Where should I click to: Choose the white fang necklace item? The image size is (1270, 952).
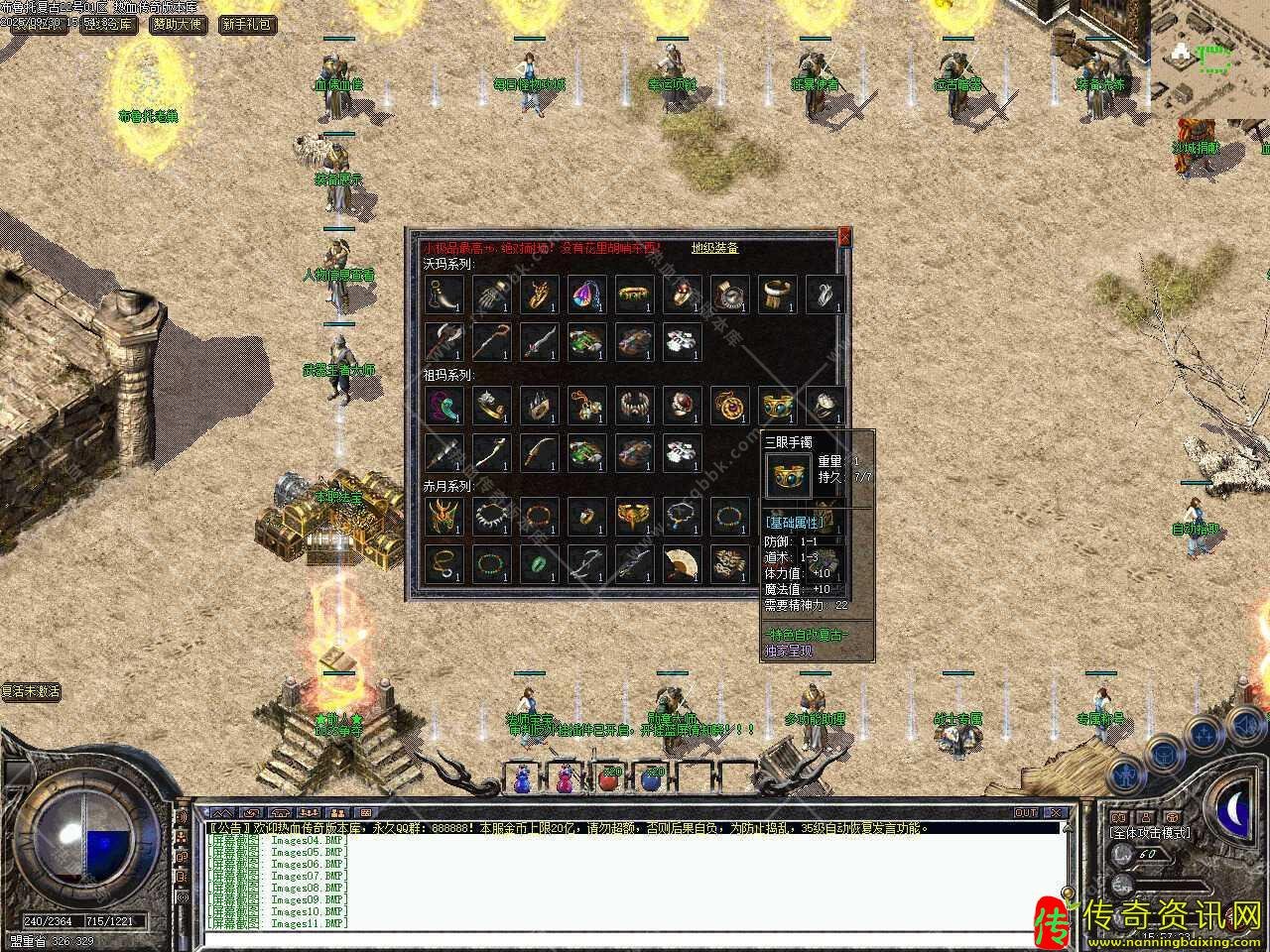(490, 517)
